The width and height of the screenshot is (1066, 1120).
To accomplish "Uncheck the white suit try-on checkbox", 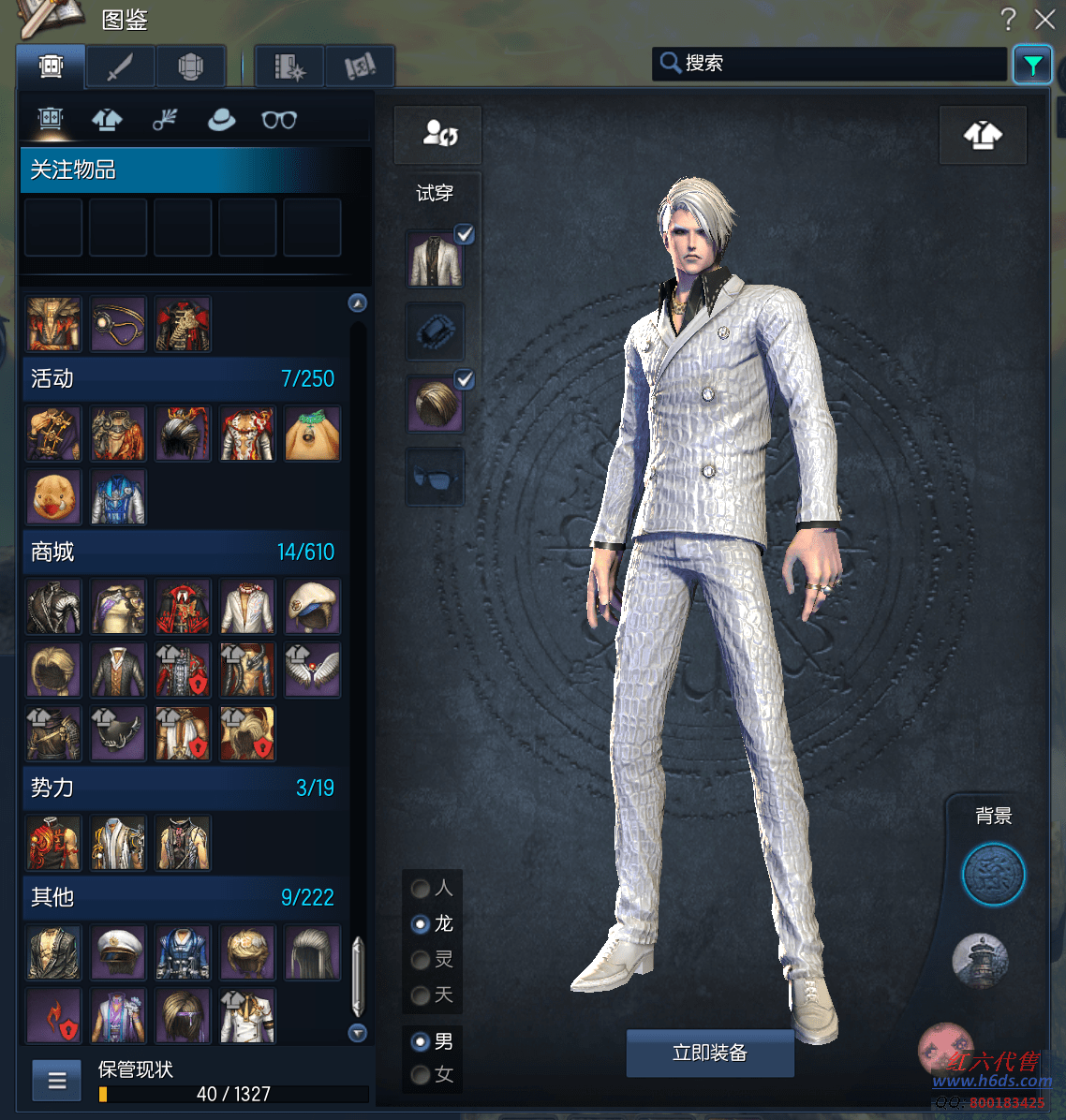I will click(x=464, y=234).
